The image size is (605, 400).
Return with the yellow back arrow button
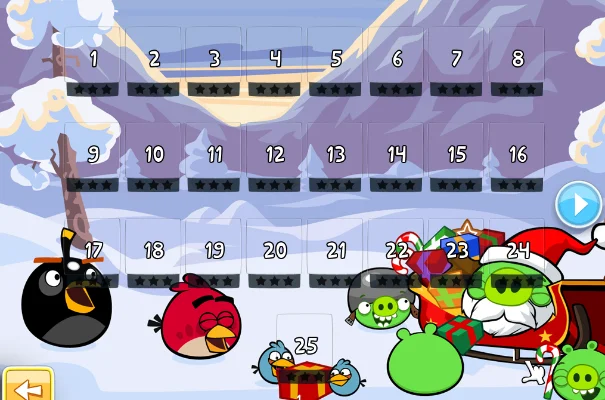tap(26, 385)
